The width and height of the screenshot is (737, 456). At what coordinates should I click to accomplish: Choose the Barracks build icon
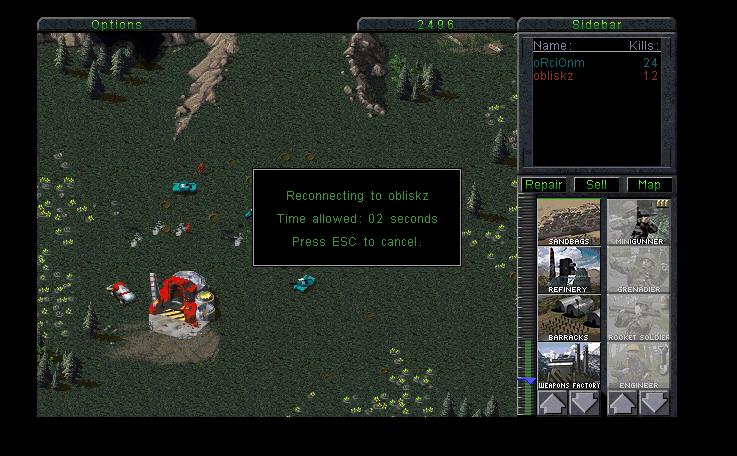point(569,318)
